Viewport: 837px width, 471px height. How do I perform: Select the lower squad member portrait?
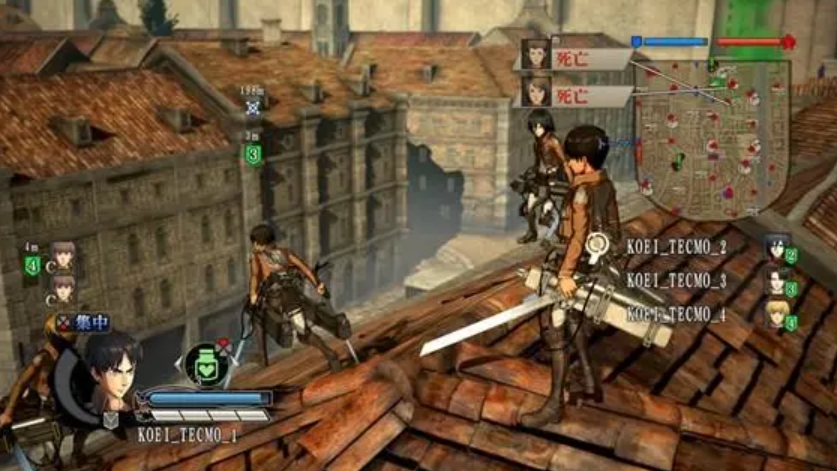[x=63, y=289]
